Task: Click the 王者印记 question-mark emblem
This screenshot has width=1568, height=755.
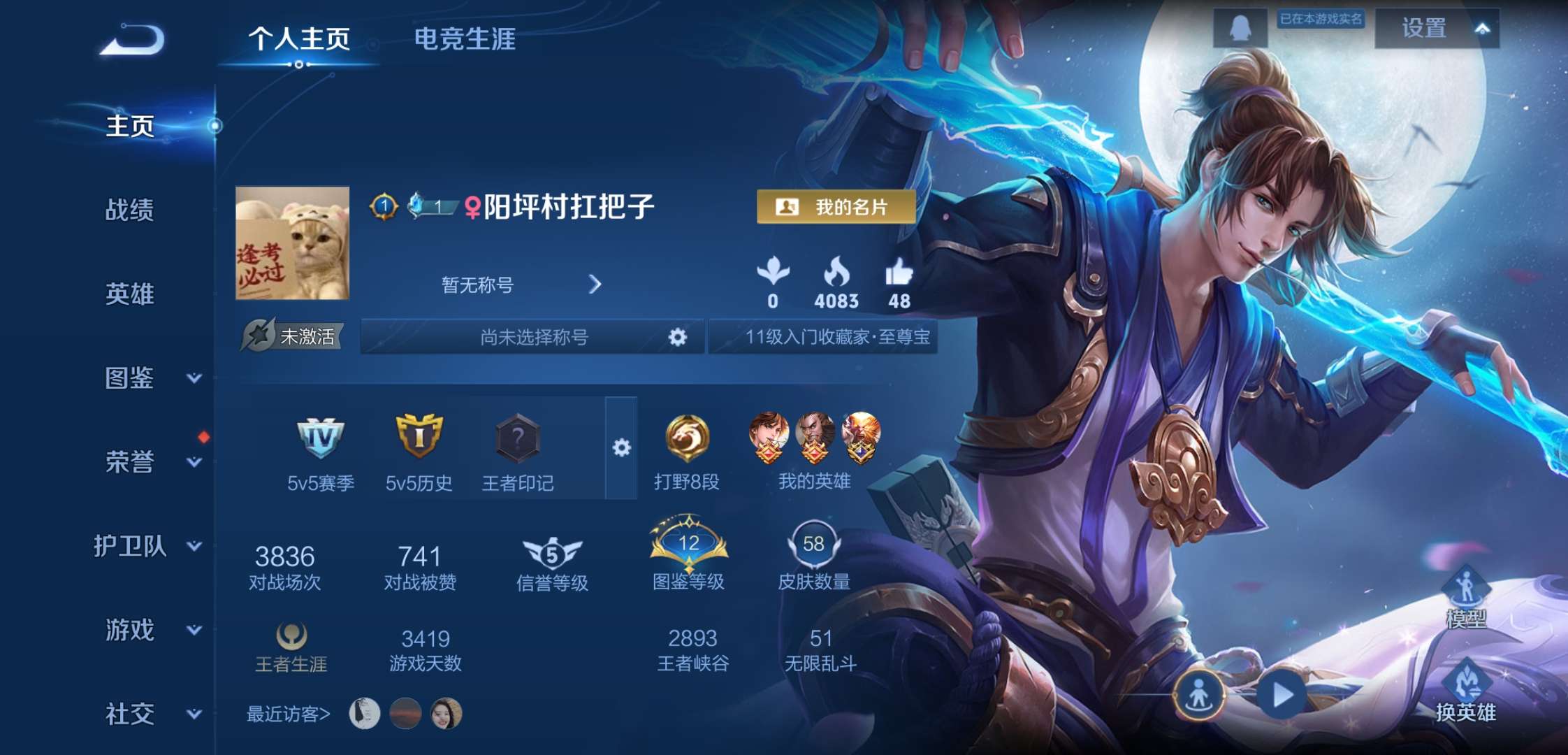Action: coord(518,438)
